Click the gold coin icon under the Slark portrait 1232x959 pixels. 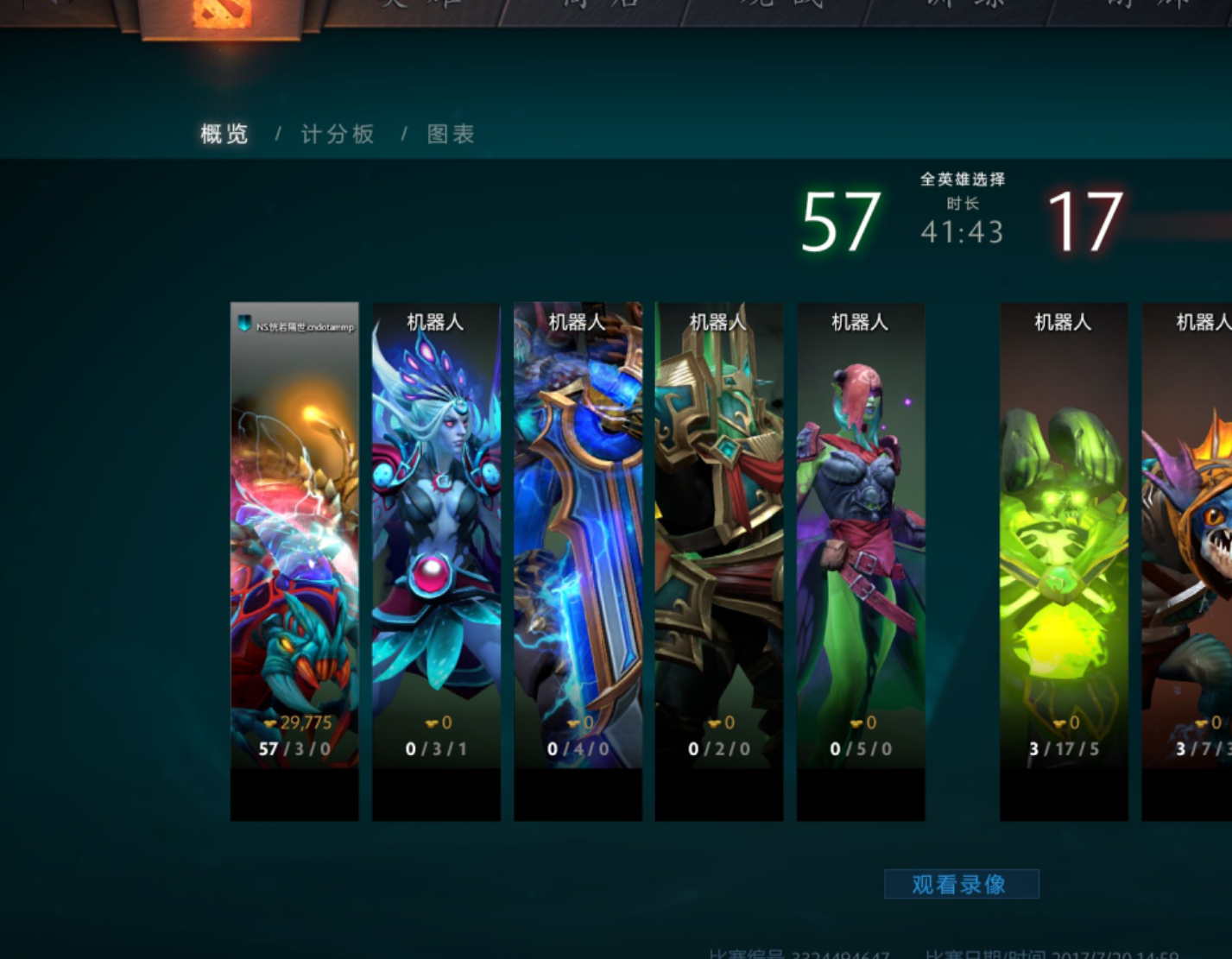coord(1200,723)
